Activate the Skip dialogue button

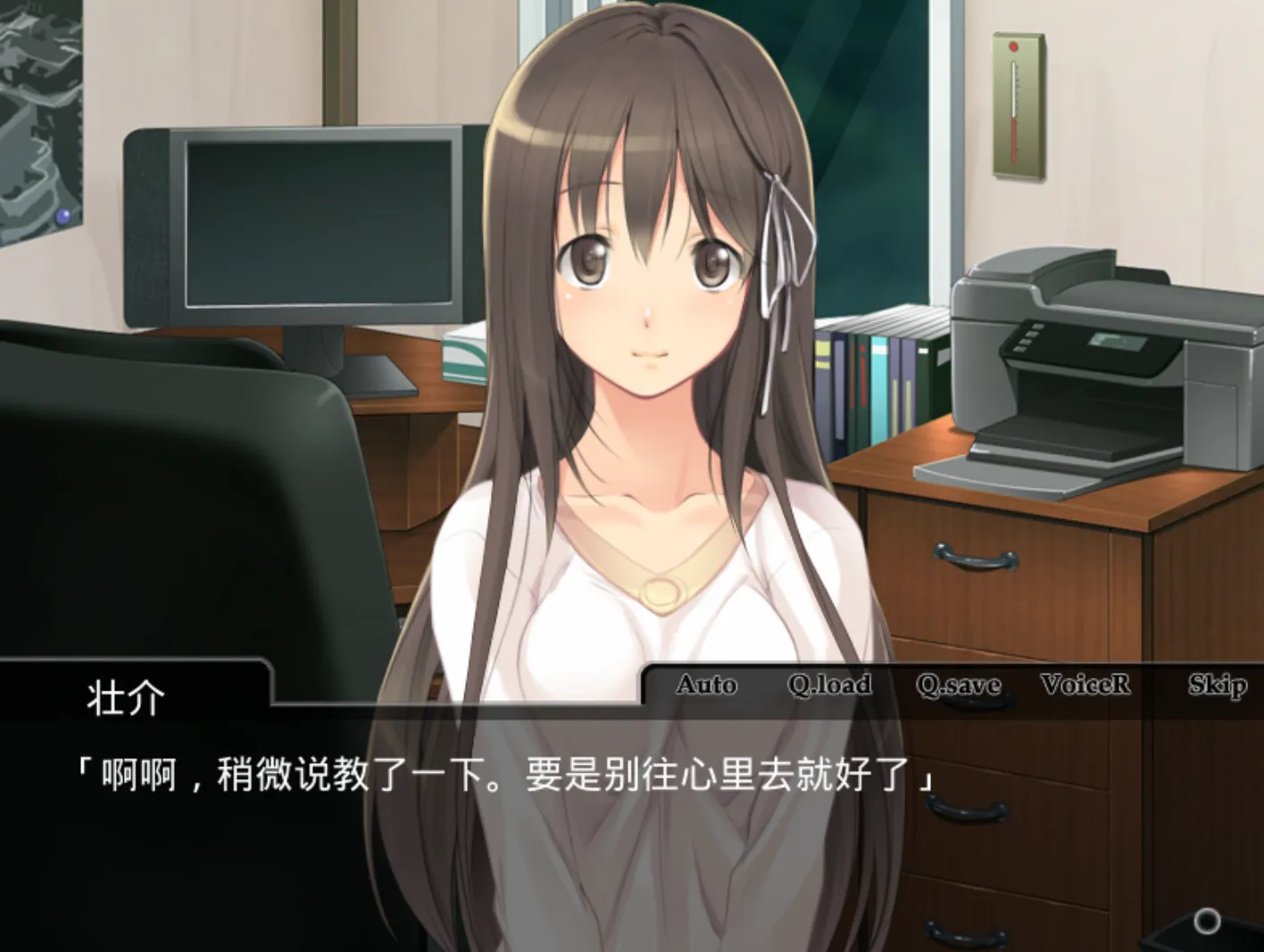click(x=1217, y=684)
